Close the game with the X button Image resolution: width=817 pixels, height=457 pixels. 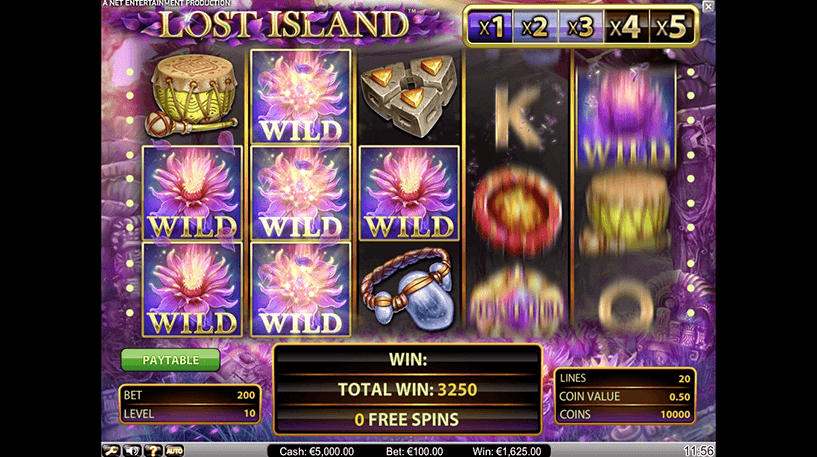pyautogui.click(x=709, y=6)
